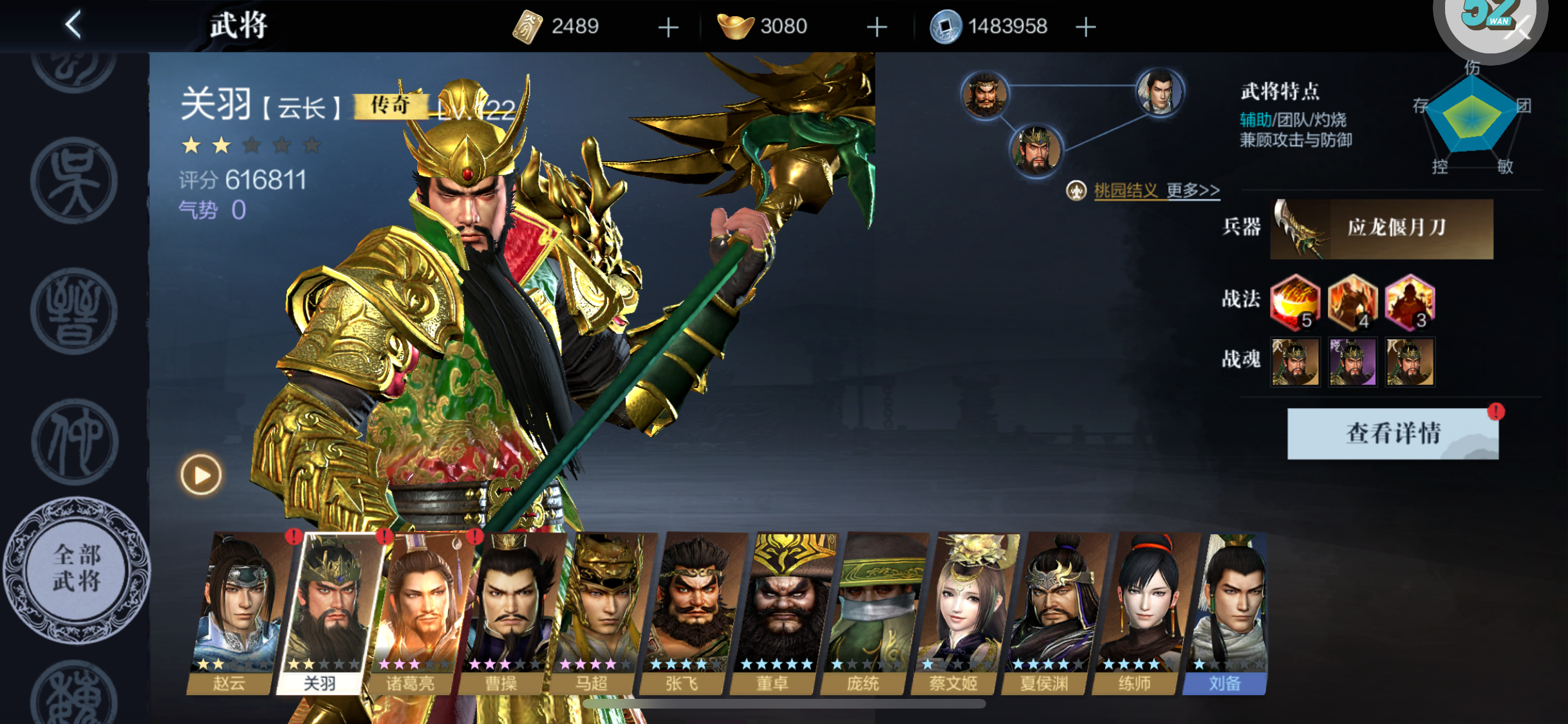Open the 应龙偃月刀 weapon slot

point(1381,228)
